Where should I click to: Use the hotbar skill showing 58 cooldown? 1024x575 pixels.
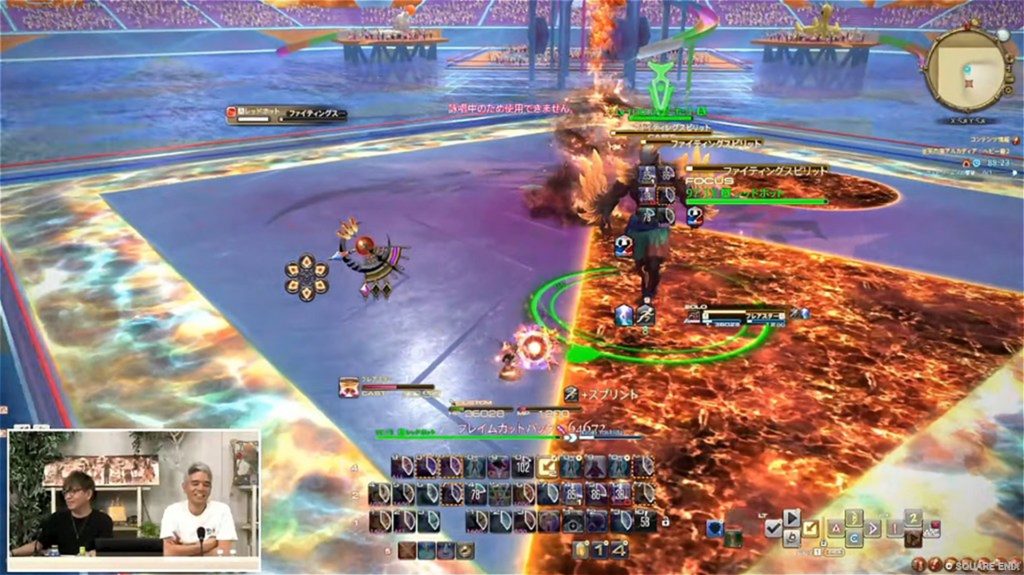[x=643, y=521]
